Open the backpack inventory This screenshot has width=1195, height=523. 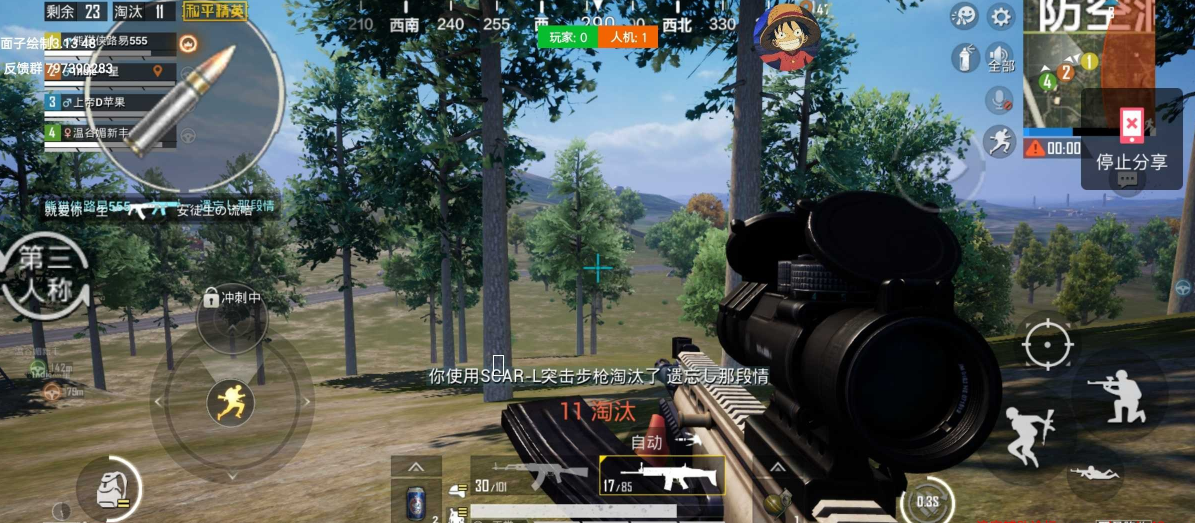point(108,489)
